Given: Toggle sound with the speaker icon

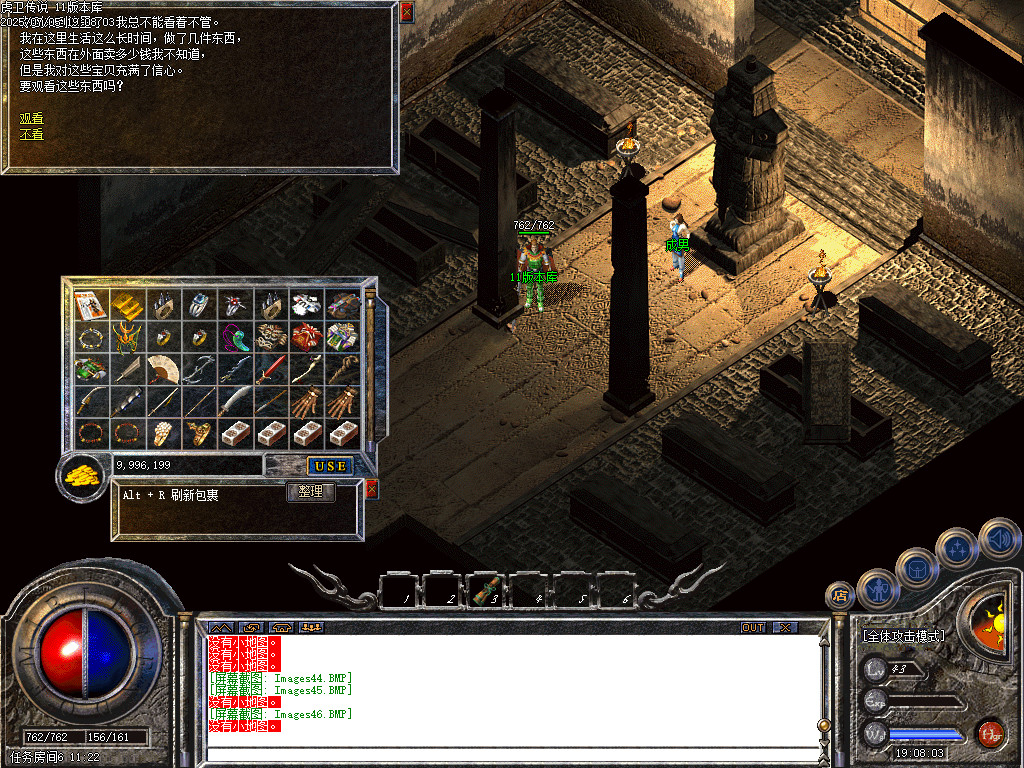Looking at the screenshot, I should pyautogui.click(x=998, y=538).
